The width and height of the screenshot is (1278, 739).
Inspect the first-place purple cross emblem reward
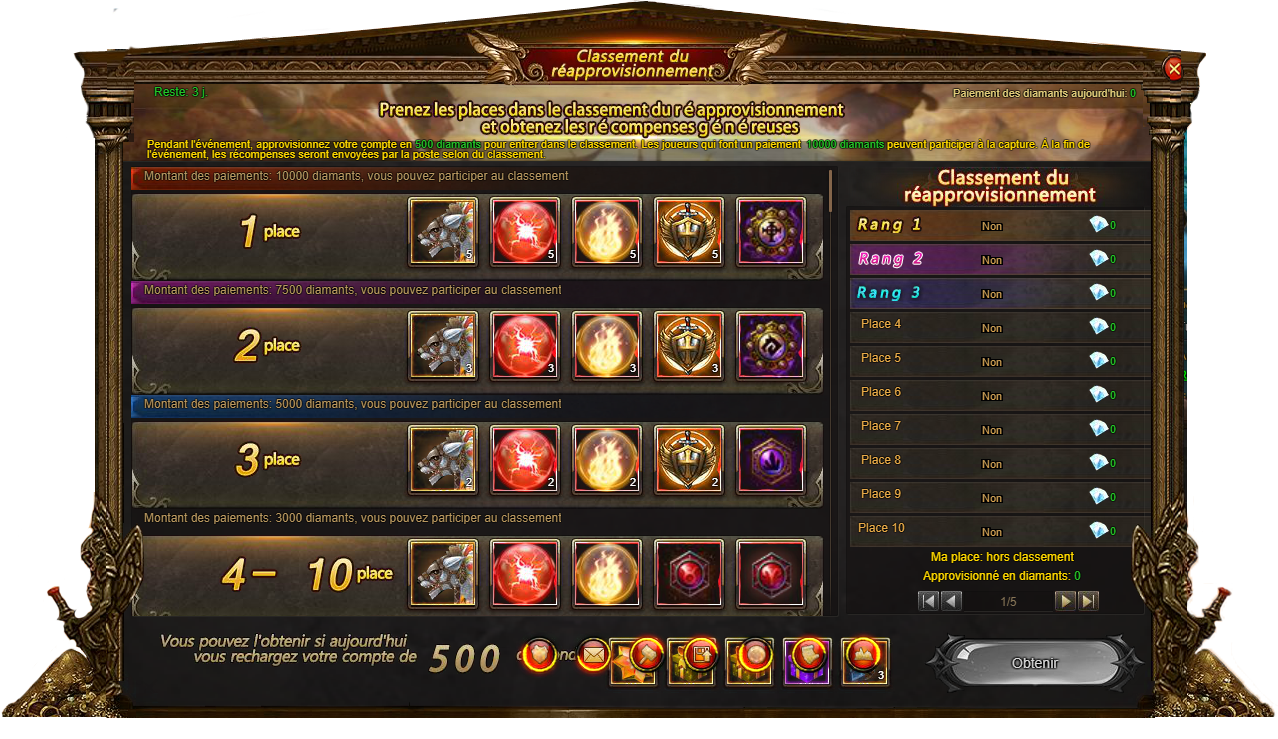770,231
